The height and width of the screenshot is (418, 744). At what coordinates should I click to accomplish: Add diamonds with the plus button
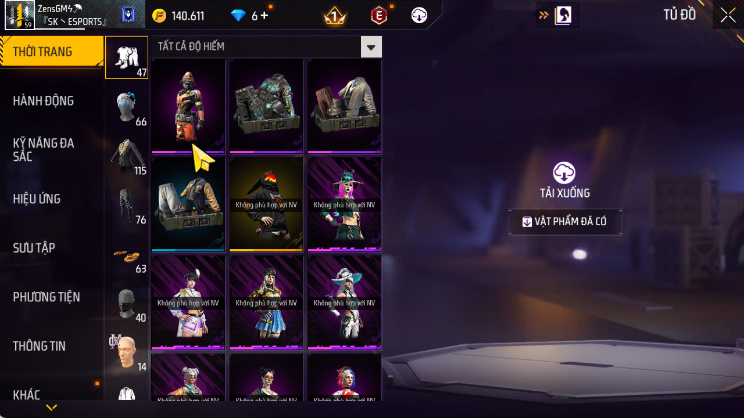(x=267, y=16)
